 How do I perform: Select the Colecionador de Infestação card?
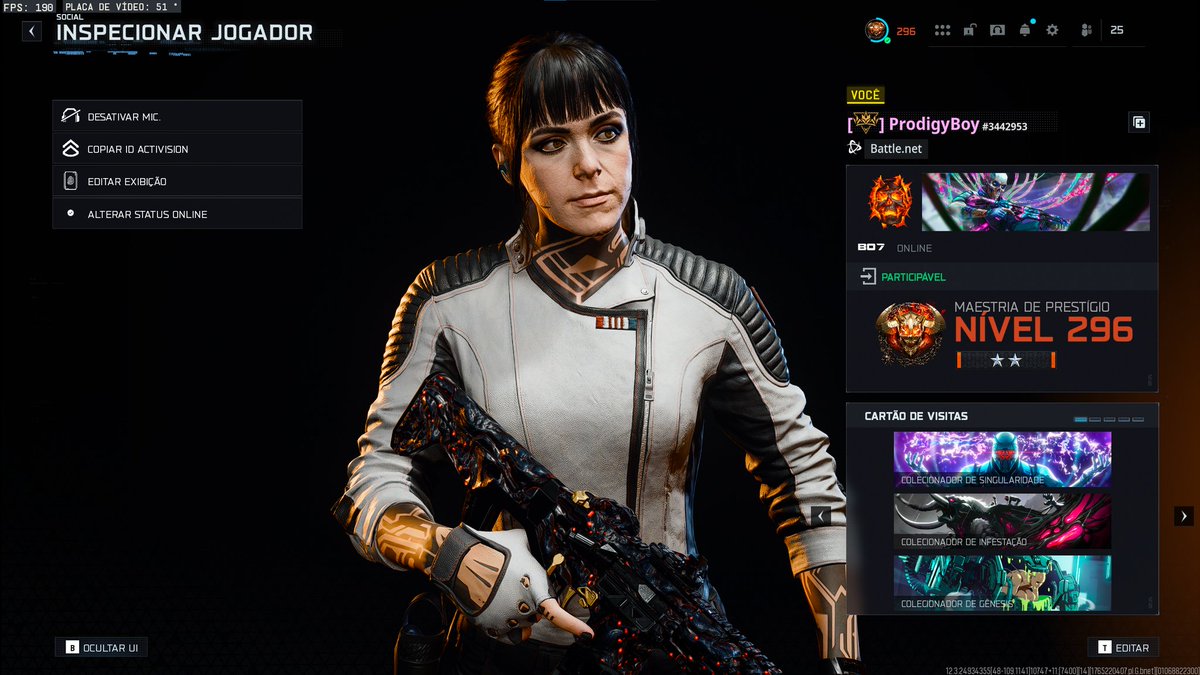1002,521
